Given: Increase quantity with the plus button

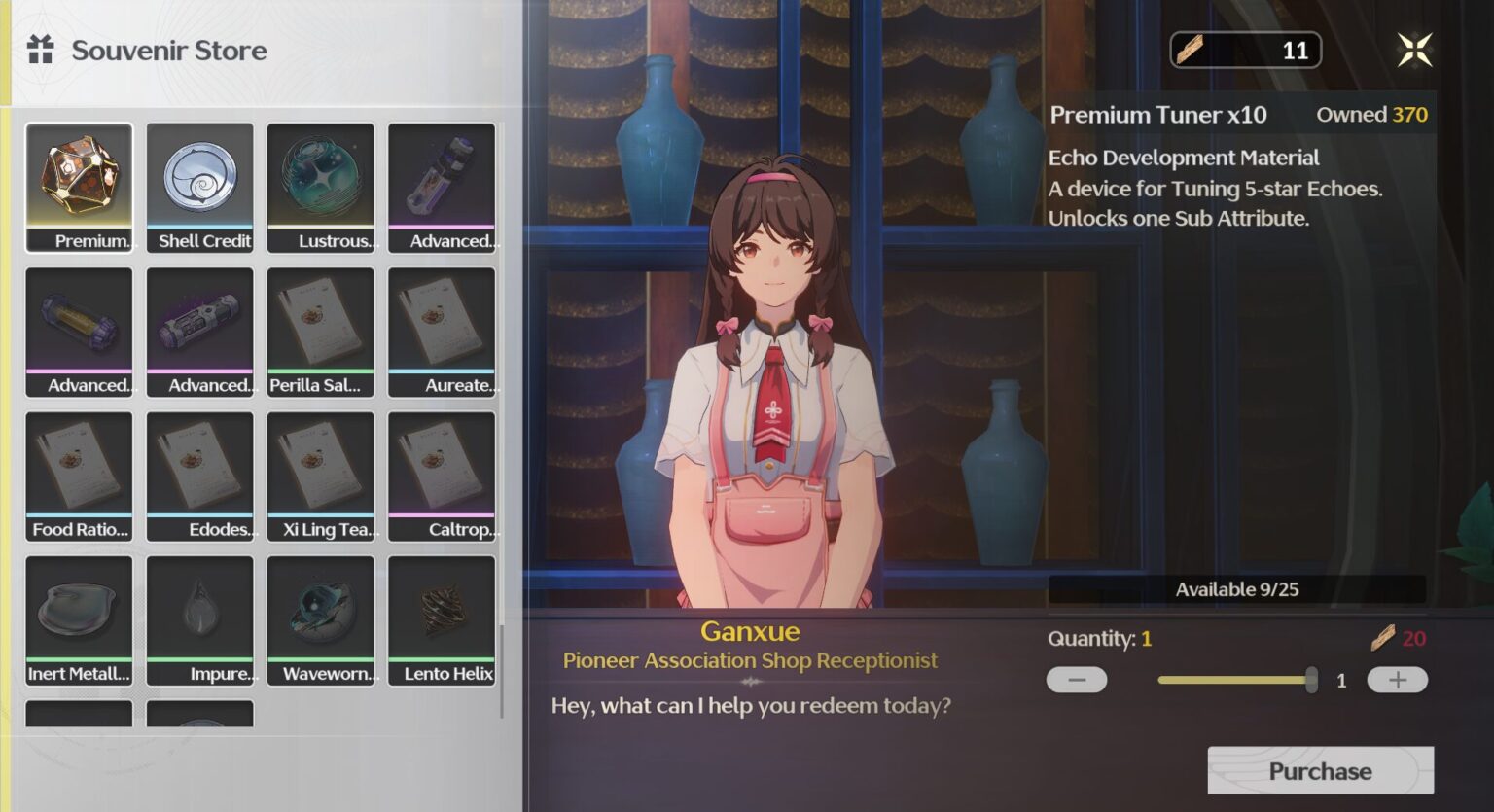Looking at the screenshot, I should coord(1397,680).
